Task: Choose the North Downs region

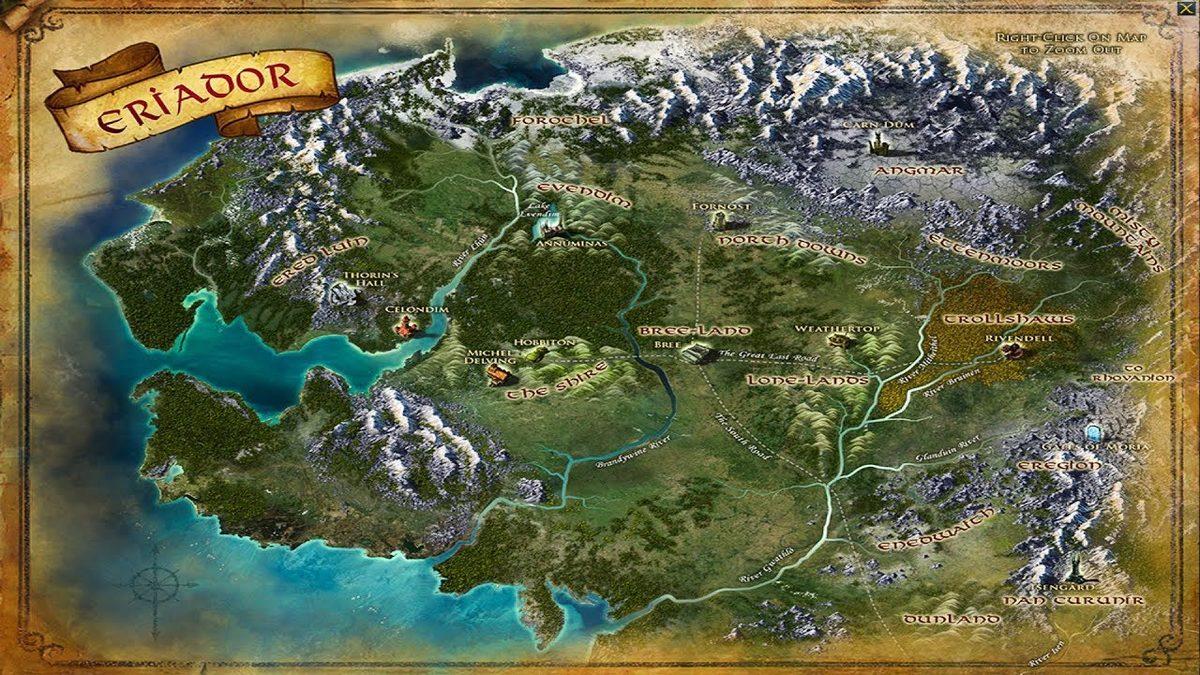Action: click(x=791, y=249)
